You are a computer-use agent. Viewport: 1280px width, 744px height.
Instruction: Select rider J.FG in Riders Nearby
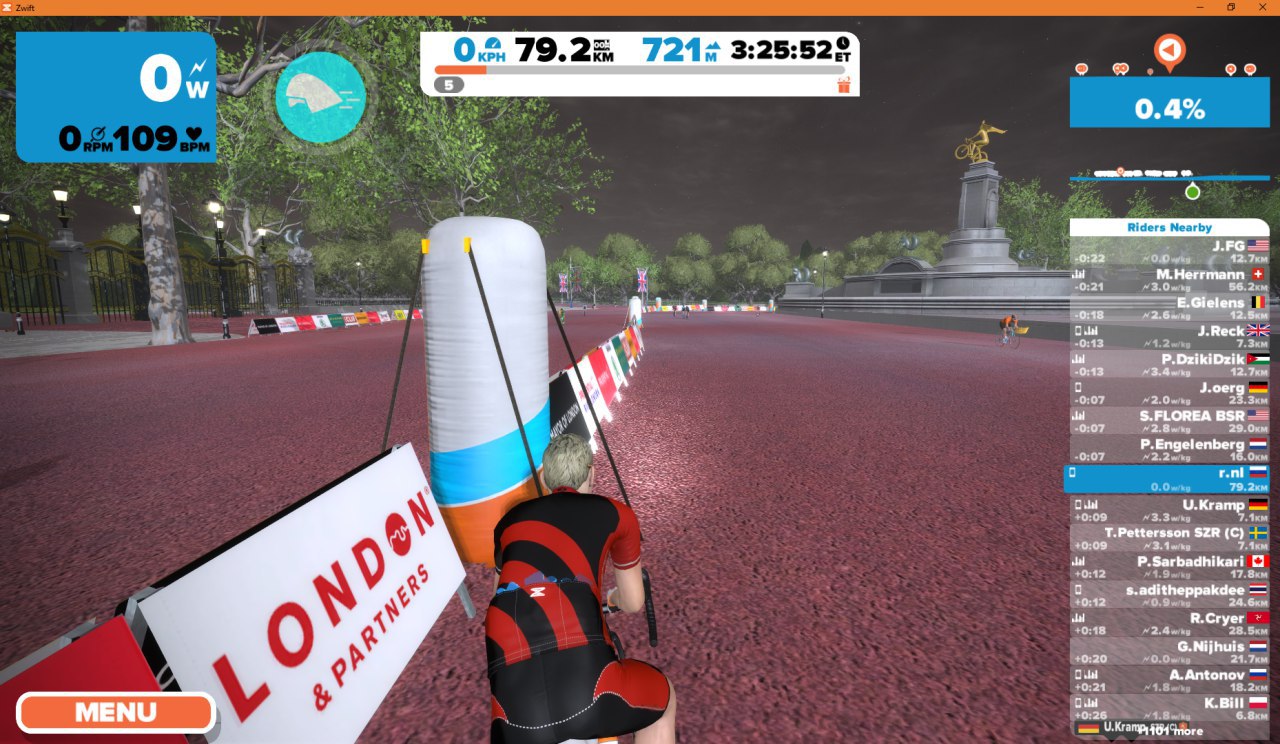(x=1169, y=251)
